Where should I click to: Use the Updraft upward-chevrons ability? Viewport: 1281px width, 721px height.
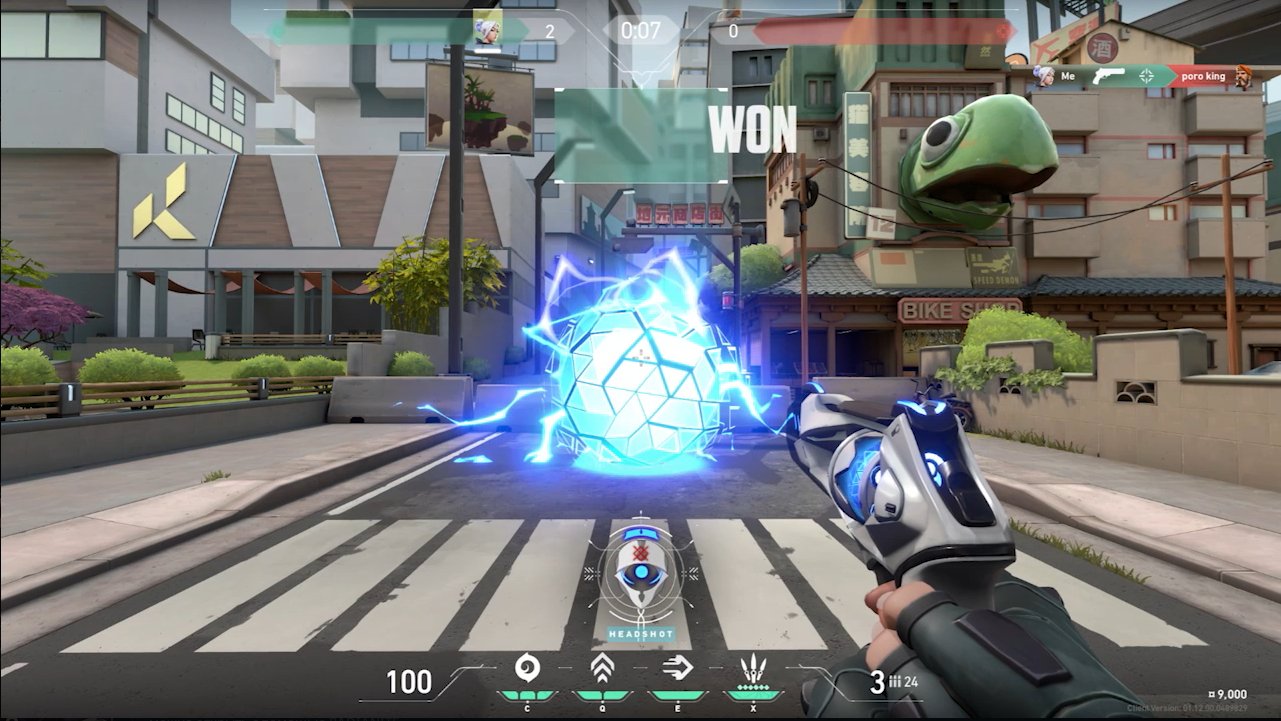[602, 668]
